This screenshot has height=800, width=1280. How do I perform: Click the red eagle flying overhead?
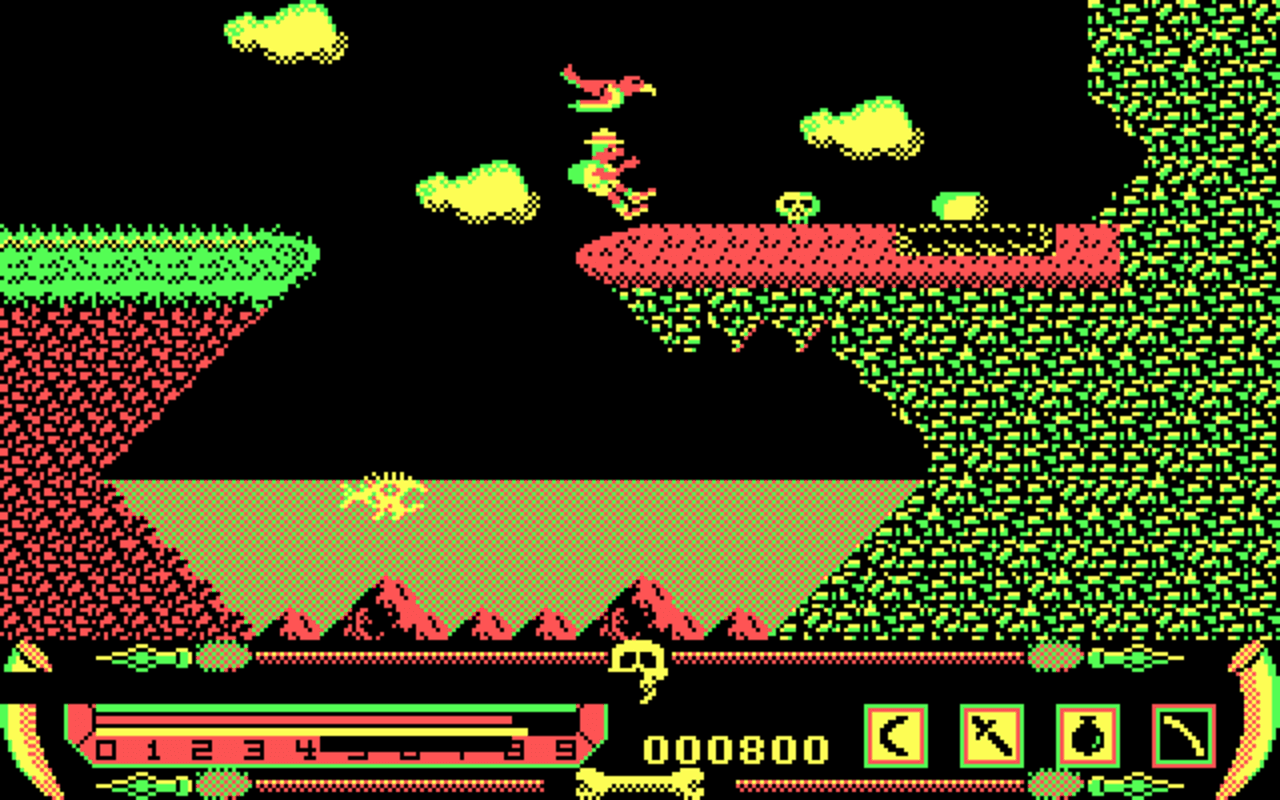tap(605, 88)
